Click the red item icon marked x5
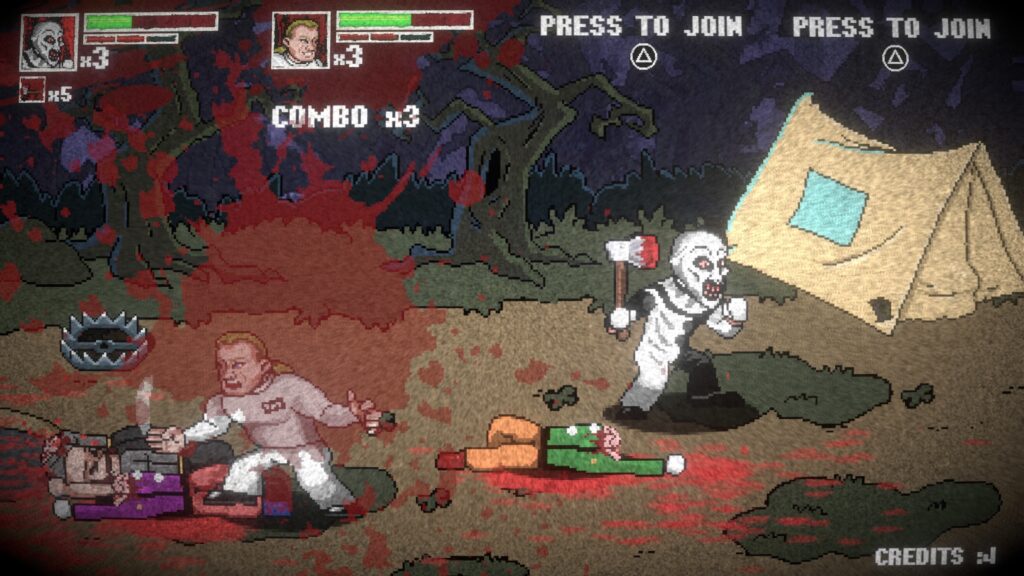The width and height of the screenshot is (1024, 576). tap(33, 92)
